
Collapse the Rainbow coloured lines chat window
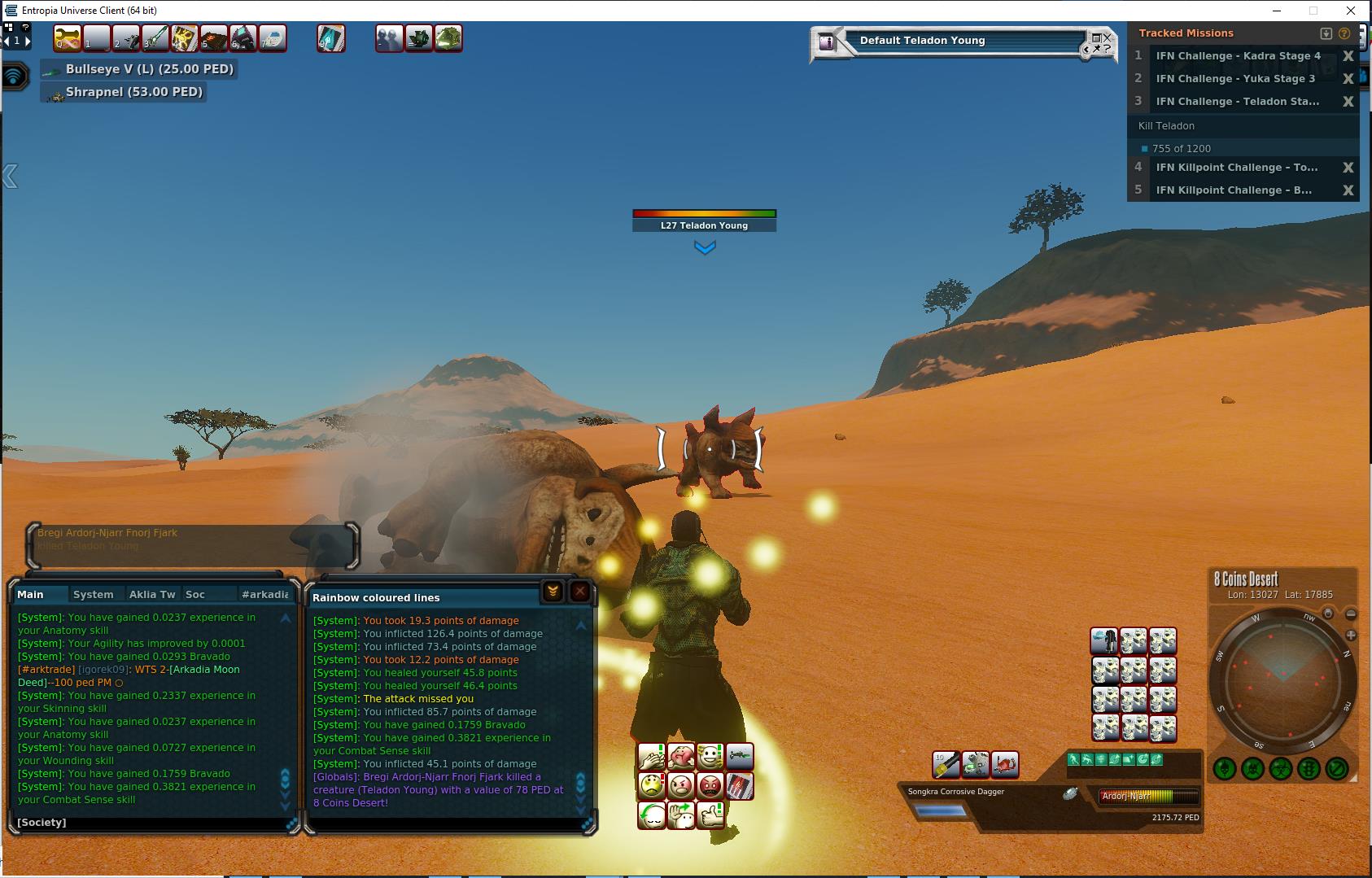coord(553,592)
